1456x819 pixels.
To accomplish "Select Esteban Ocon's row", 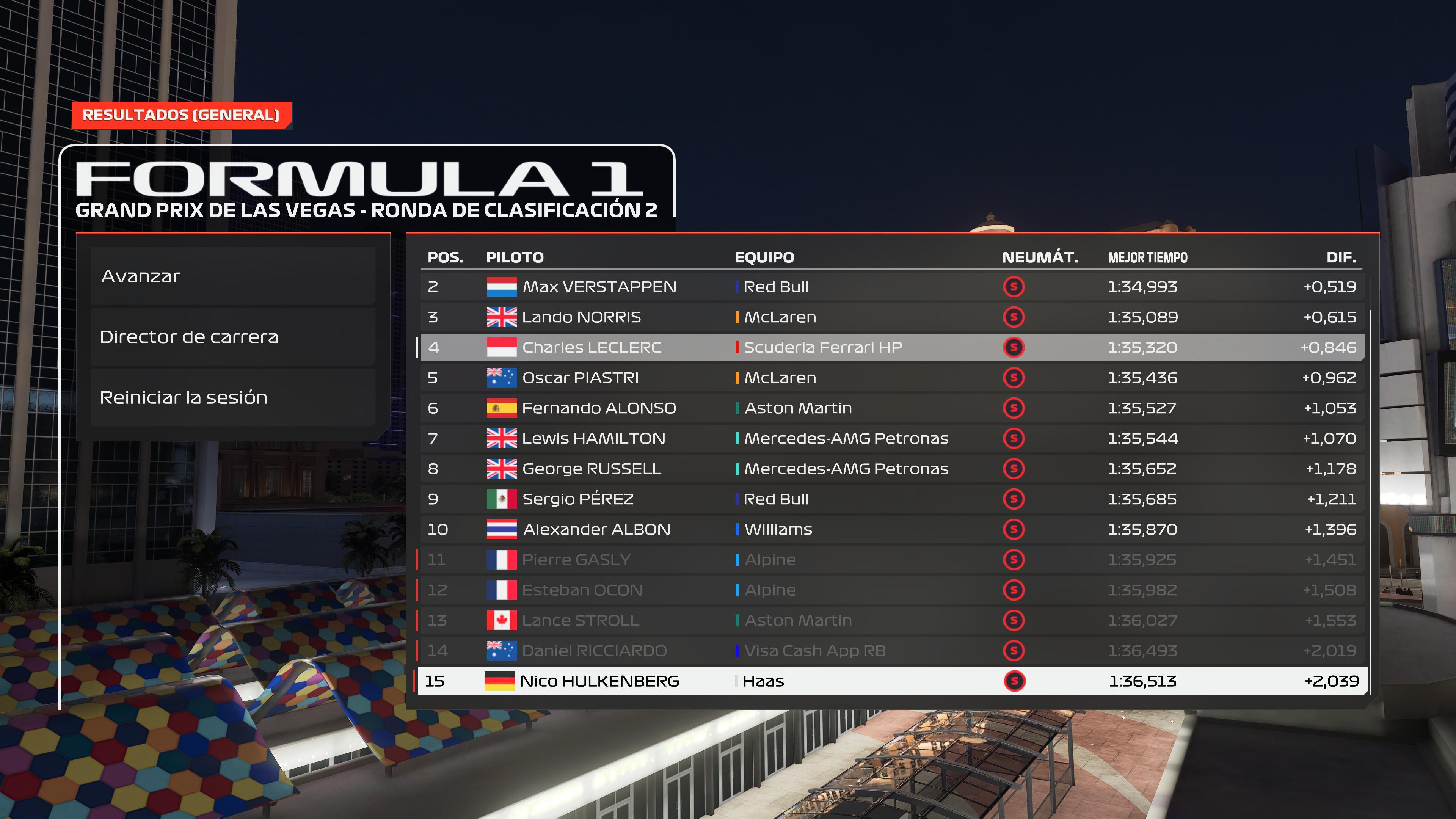I will [892, 590].
